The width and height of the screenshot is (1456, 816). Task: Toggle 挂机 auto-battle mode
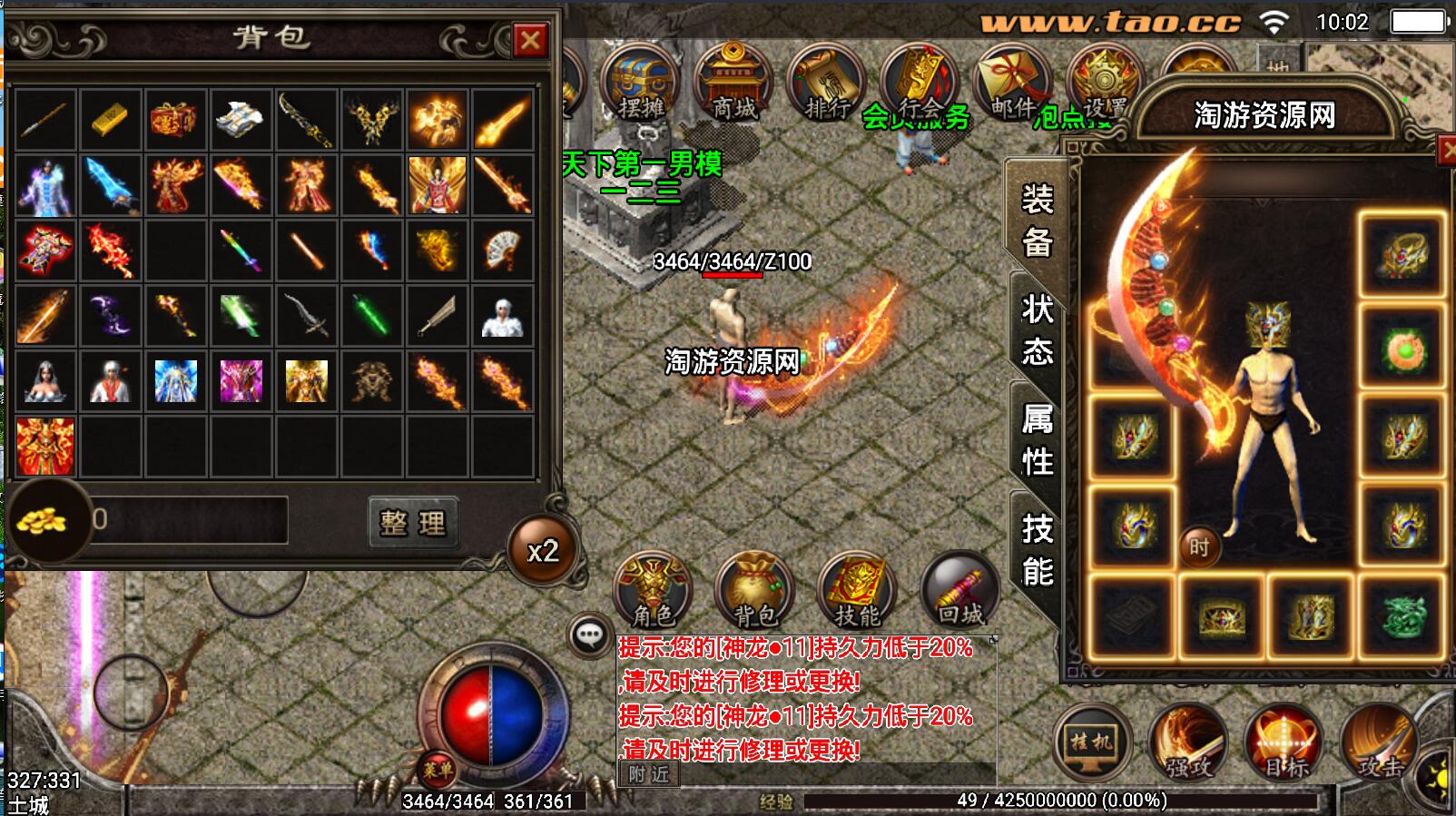click(1091, 742)
